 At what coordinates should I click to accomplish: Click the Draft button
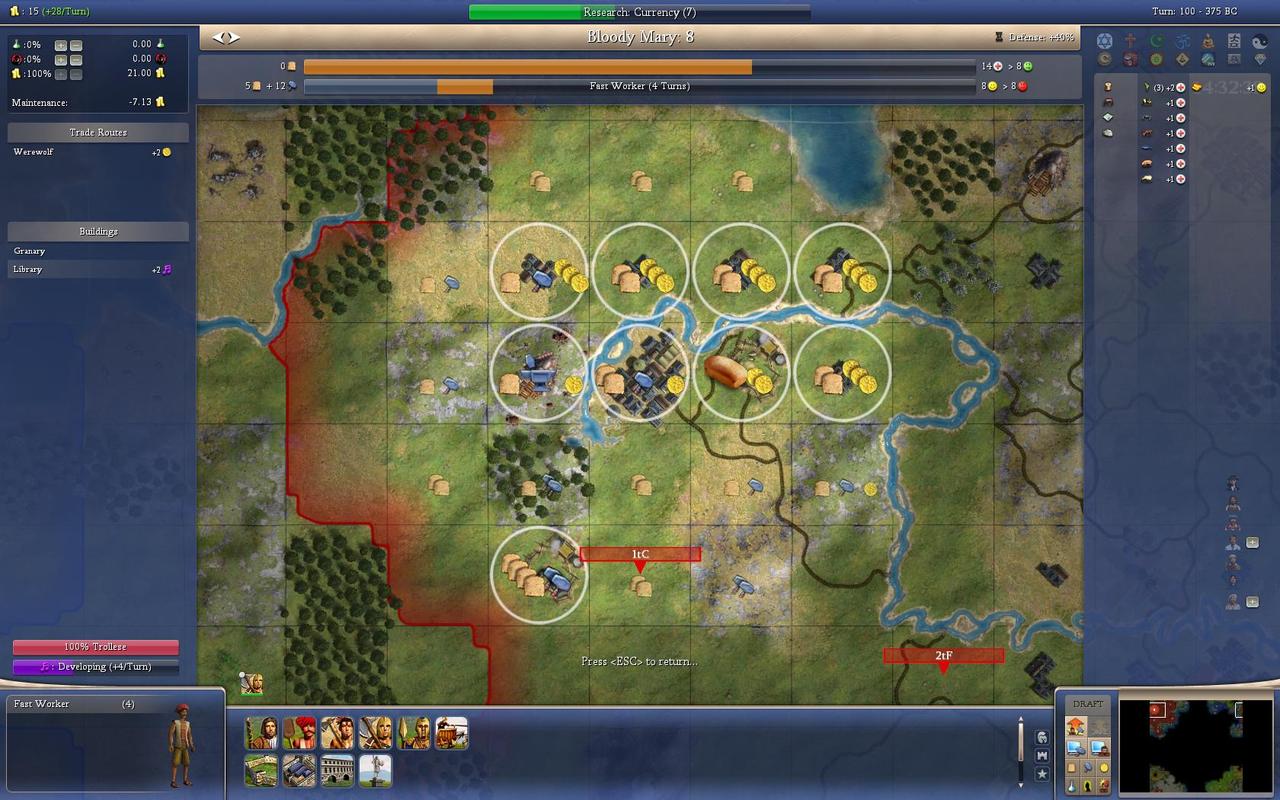(x=1088, y=704)
